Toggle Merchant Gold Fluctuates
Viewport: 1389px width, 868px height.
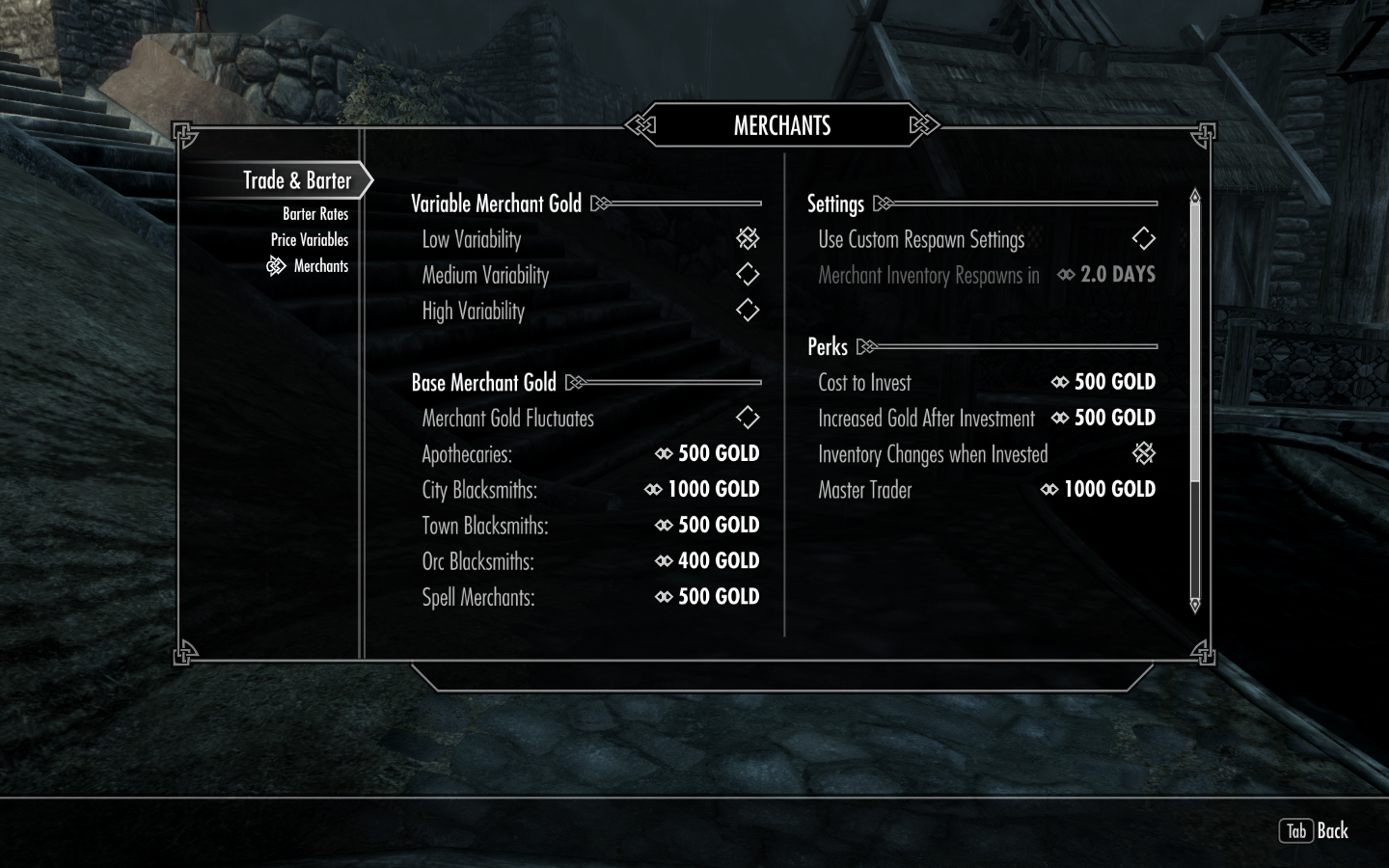pyautogui.click(x=748, y=418)
